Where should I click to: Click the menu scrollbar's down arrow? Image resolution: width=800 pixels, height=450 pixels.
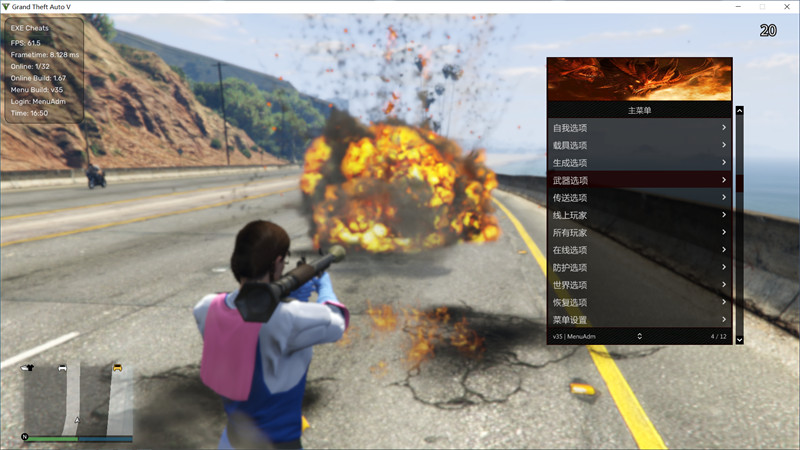coord(740,340)
